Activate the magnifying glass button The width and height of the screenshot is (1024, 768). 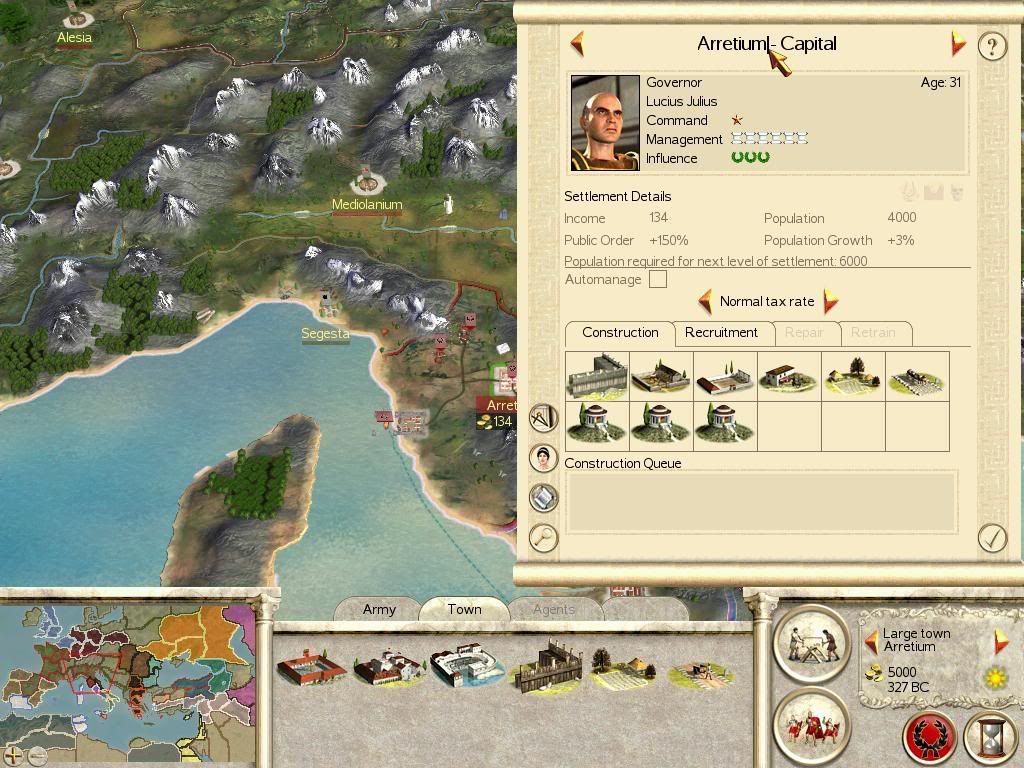(x=543, y=538)
